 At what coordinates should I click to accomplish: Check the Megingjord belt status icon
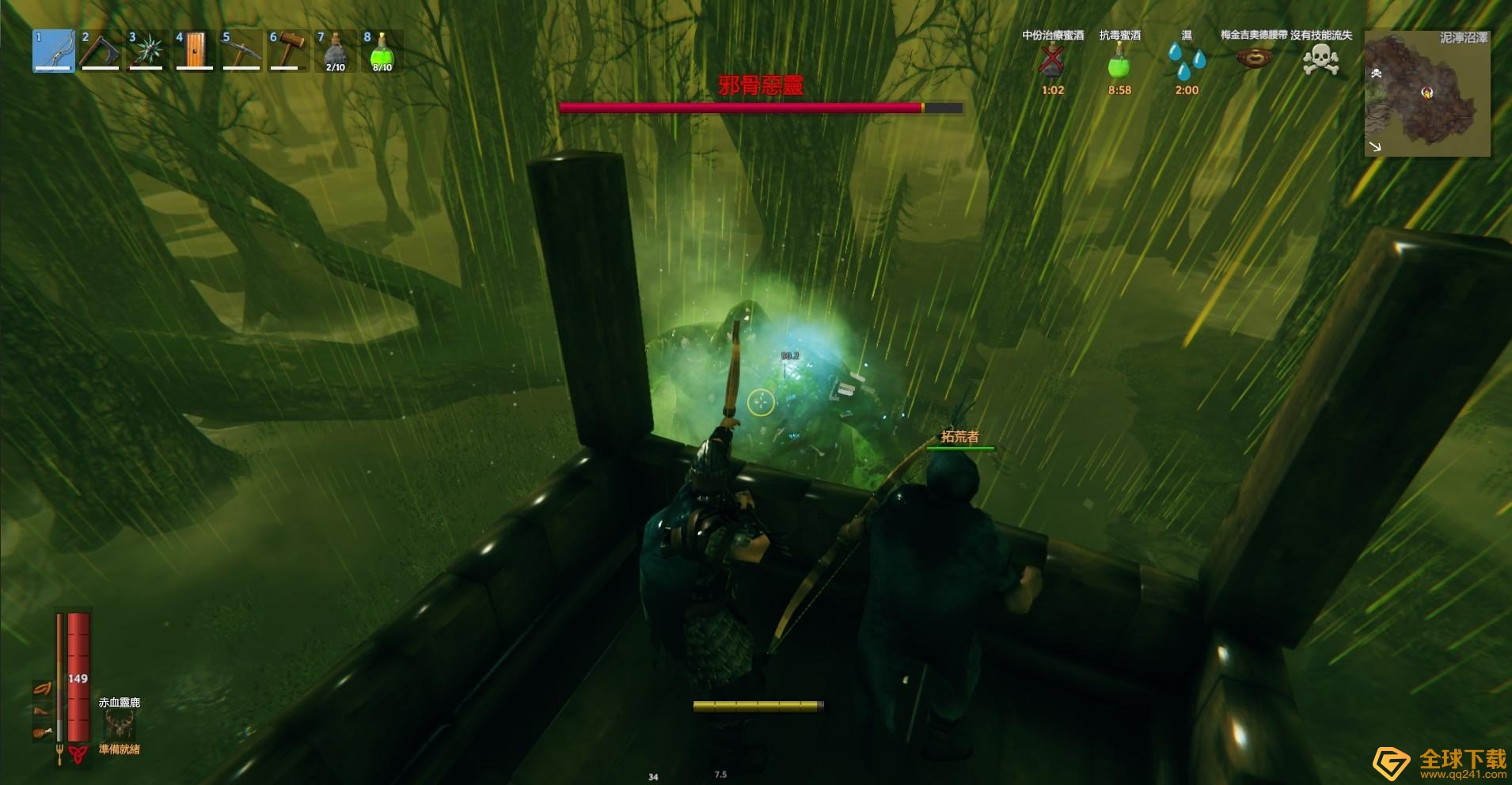point(1254,59)
